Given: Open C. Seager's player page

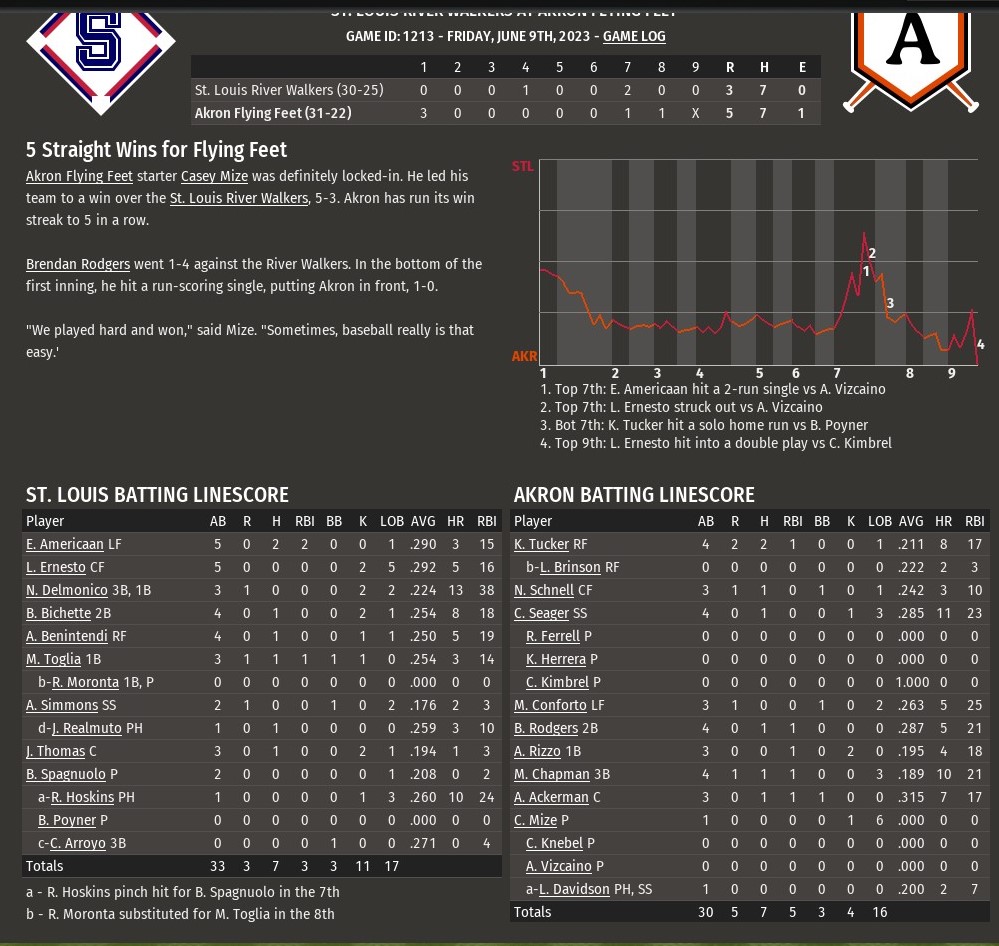Looking at the screenshot, I should 540,613.
